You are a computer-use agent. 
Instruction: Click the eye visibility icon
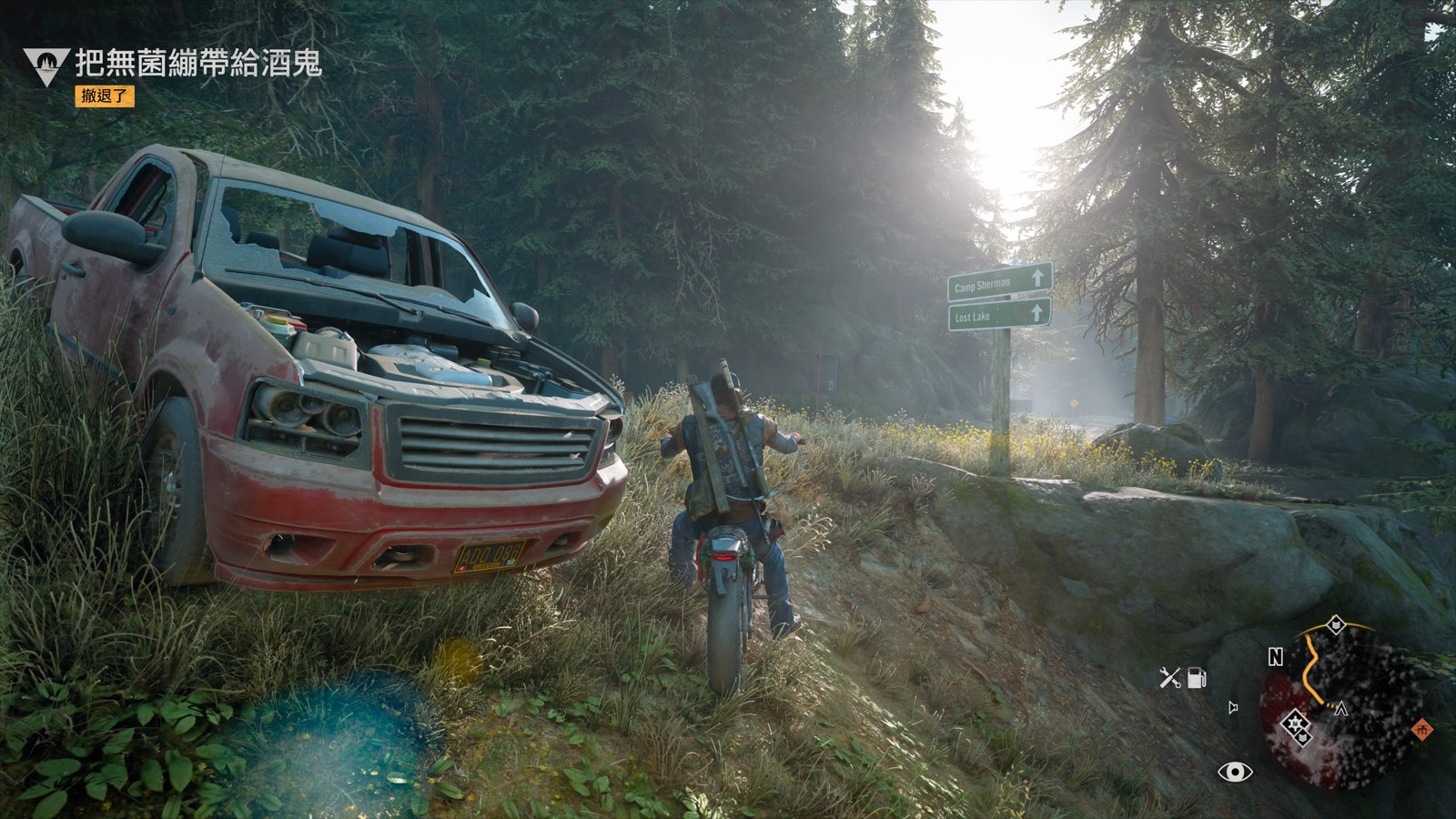(1235, 773)
